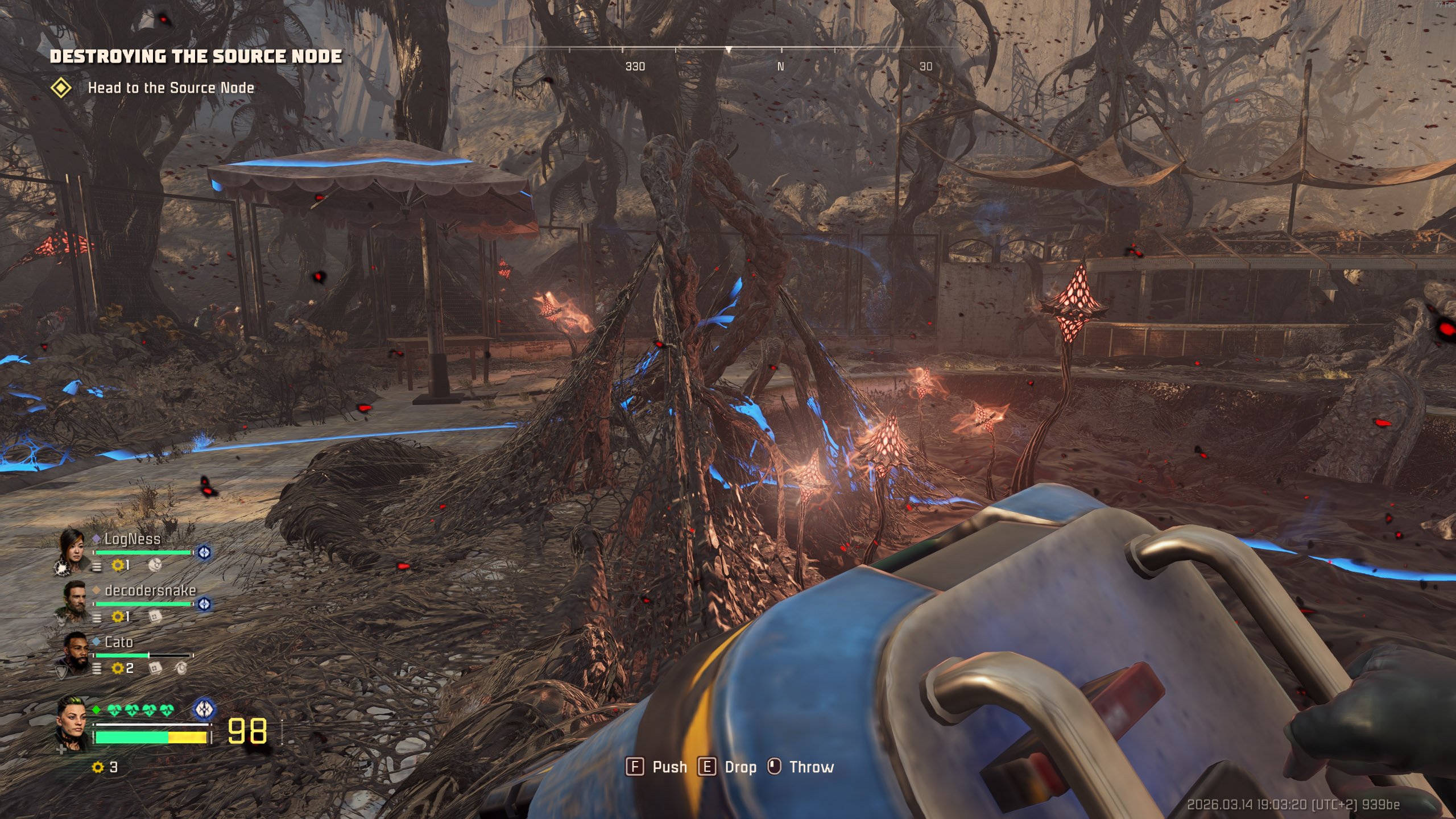Screen dimensions: 1456x819
Task: Click the dice item icon under Cato's bar
Action: point(155,668)
